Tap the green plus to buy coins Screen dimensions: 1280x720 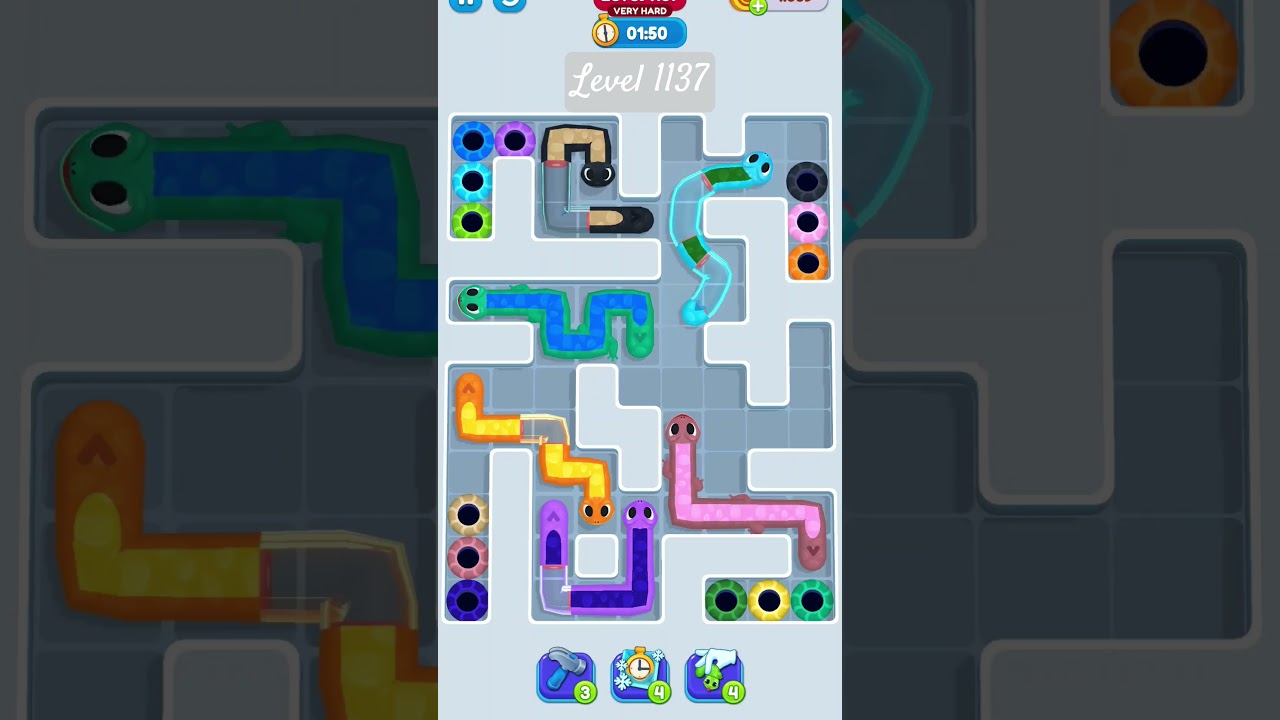pyautogui.click(x=757, y=6)
